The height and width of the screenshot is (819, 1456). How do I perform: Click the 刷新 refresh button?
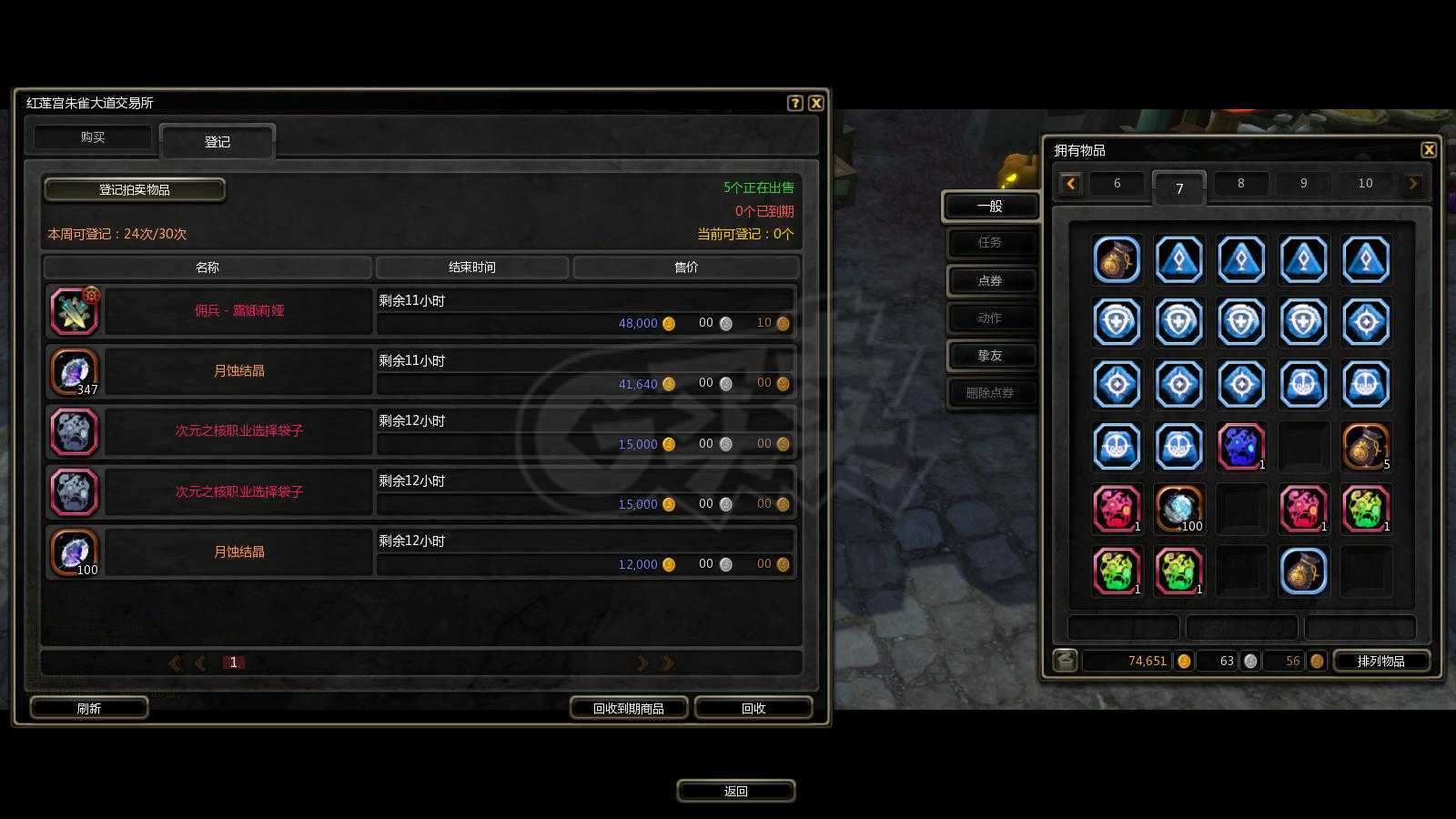point(89,708)
